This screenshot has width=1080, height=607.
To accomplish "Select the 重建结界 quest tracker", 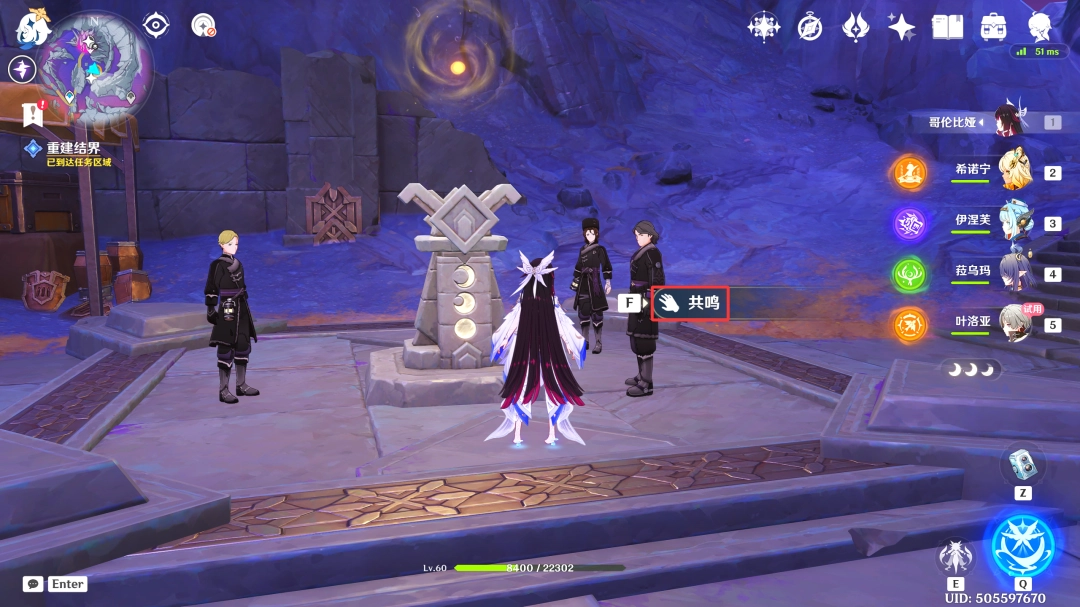I will tap(72, 148).
